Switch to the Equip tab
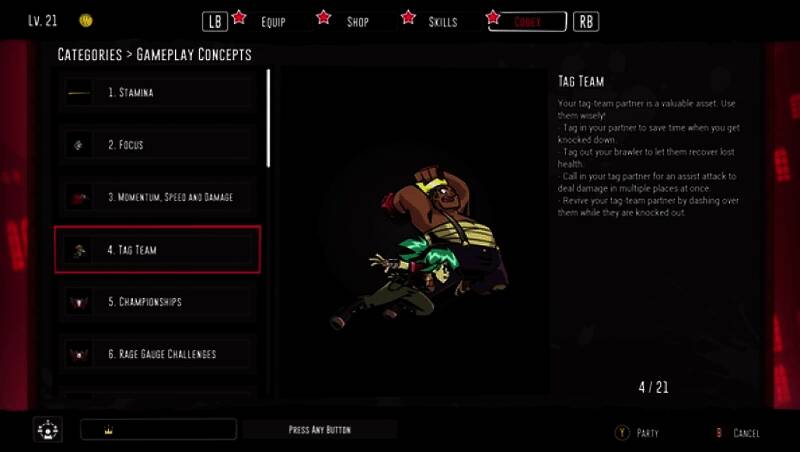The width and height of the screenshot is (800, 452). click(x=272, y=21)
